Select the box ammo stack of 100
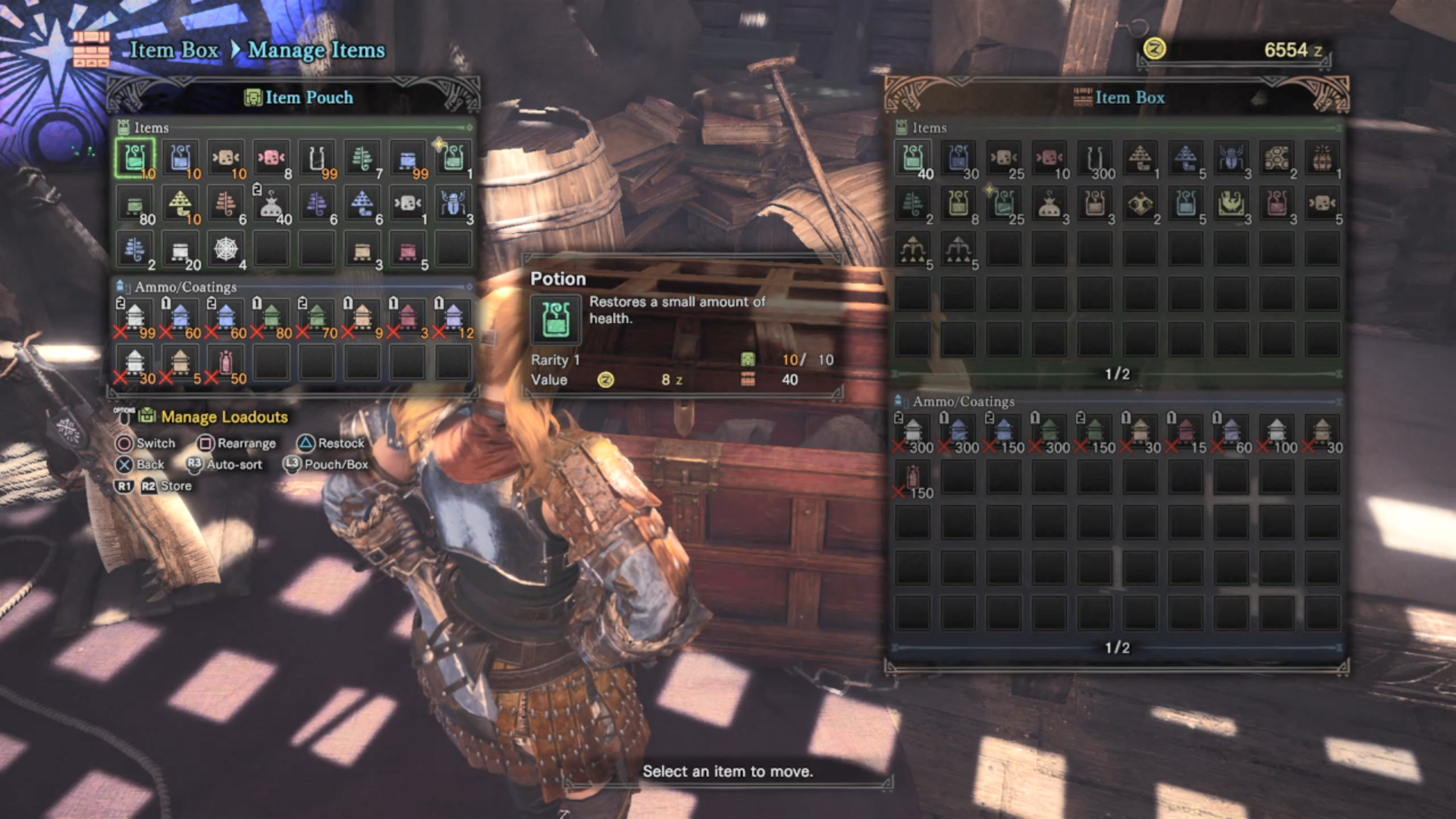The image size is (1456, 819). [x=1277, y=432]
